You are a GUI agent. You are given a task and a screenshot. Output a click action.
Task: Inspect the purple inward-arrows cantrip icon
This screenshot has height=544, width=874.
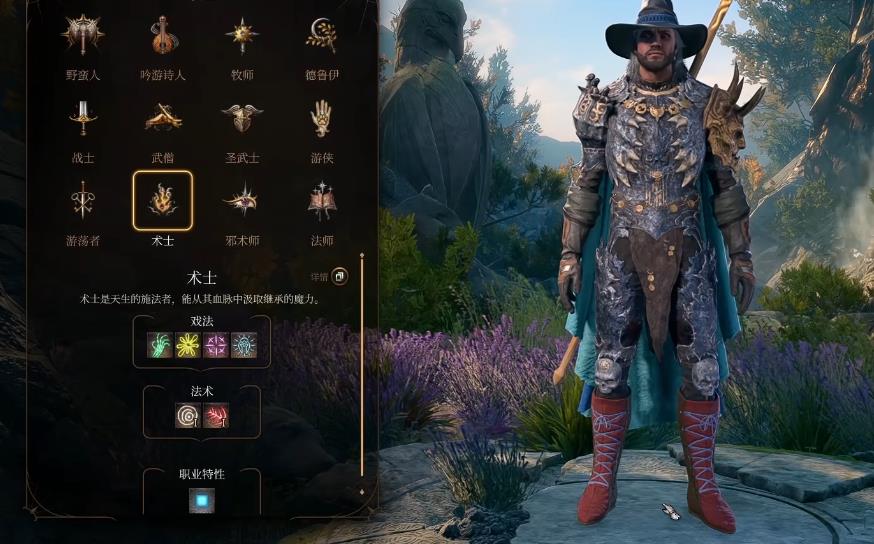216,345
